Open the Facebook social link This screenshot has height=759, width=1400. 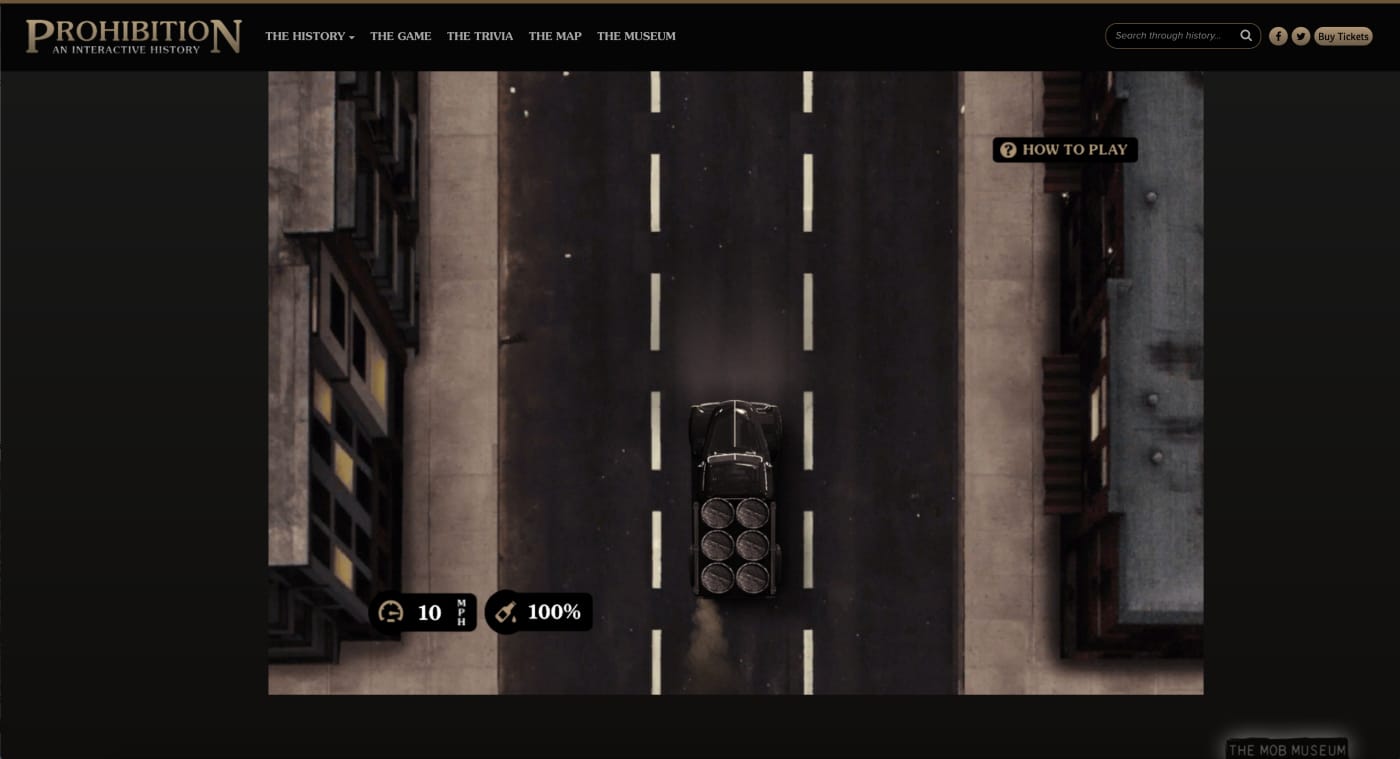tap(1278, 36)
